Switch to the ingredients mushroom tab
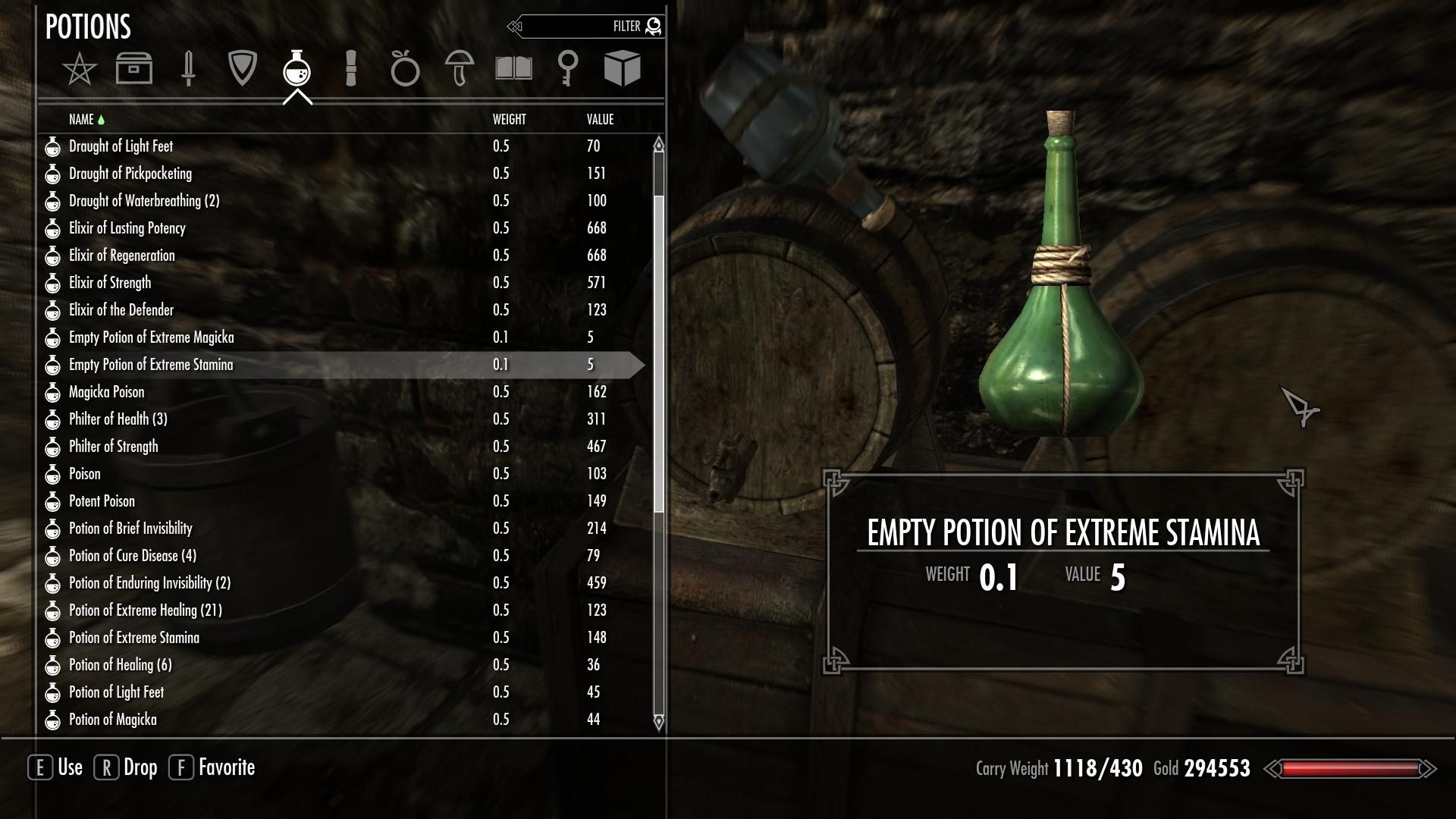The height and width of the screenshot is (819, 1456). click(460, 69)
